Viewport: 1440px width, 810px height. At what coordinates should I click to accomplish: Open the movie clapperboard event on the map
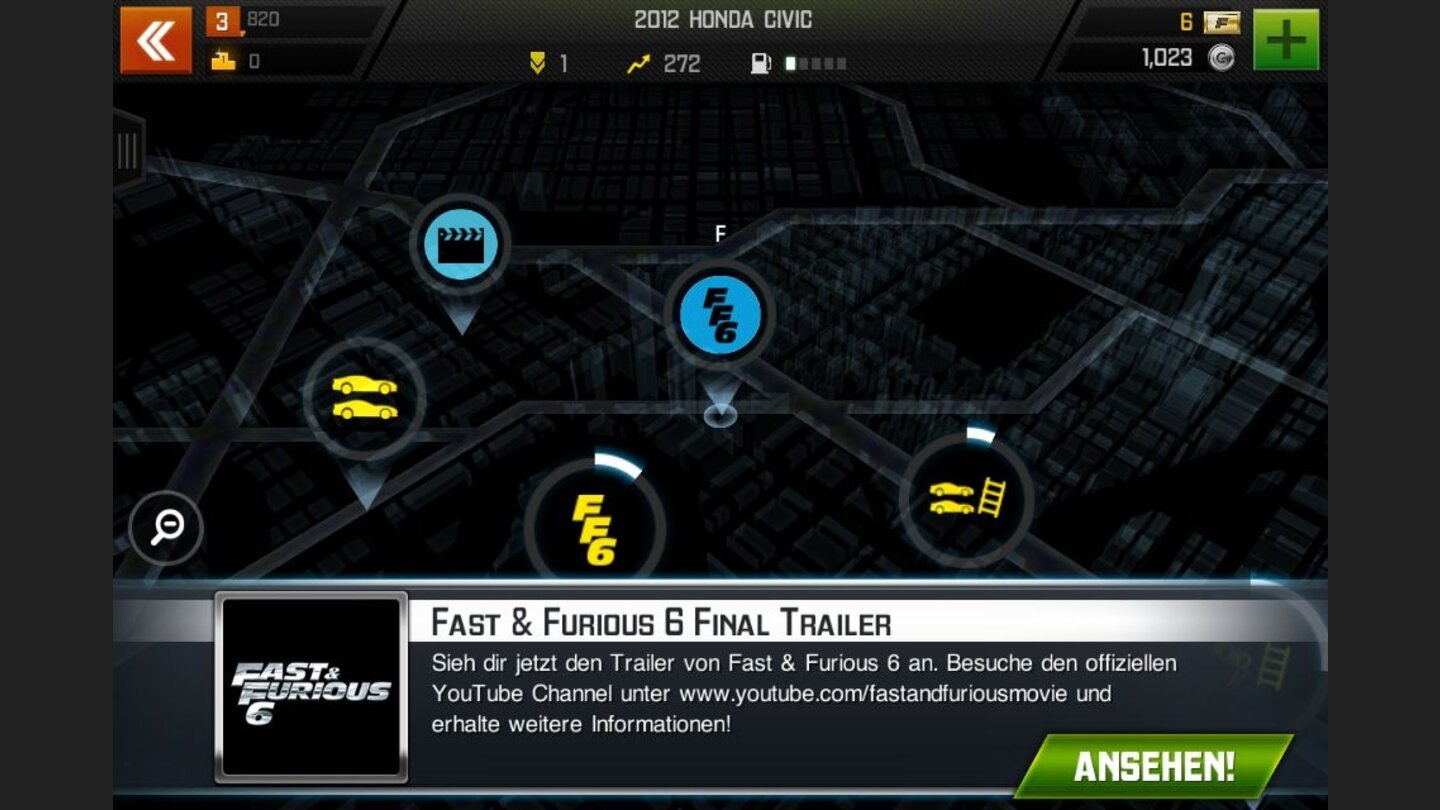pos(459,247)
